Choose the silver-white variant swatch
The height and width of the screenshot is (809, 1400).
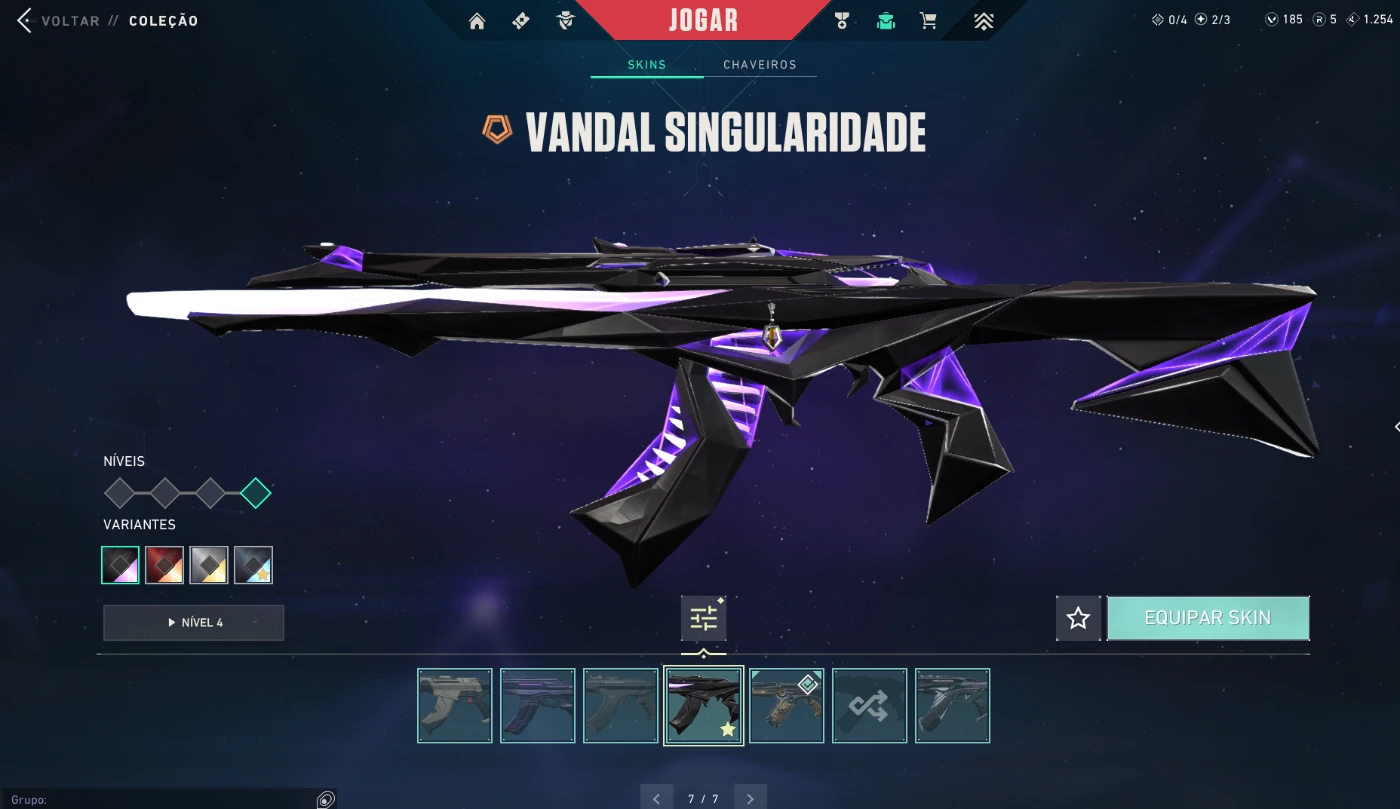click(x=209, y=565)
